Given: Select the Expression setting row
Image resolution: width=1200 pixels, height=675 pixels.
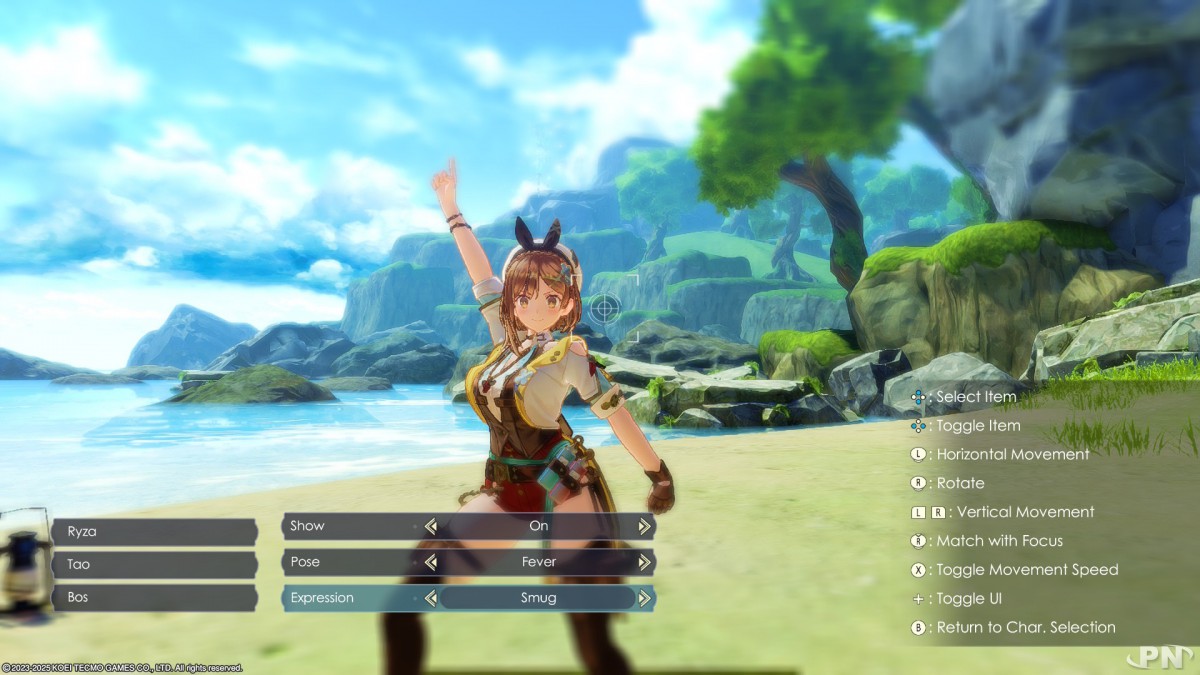Looking at the screenshot, I should tap(350, 598).
